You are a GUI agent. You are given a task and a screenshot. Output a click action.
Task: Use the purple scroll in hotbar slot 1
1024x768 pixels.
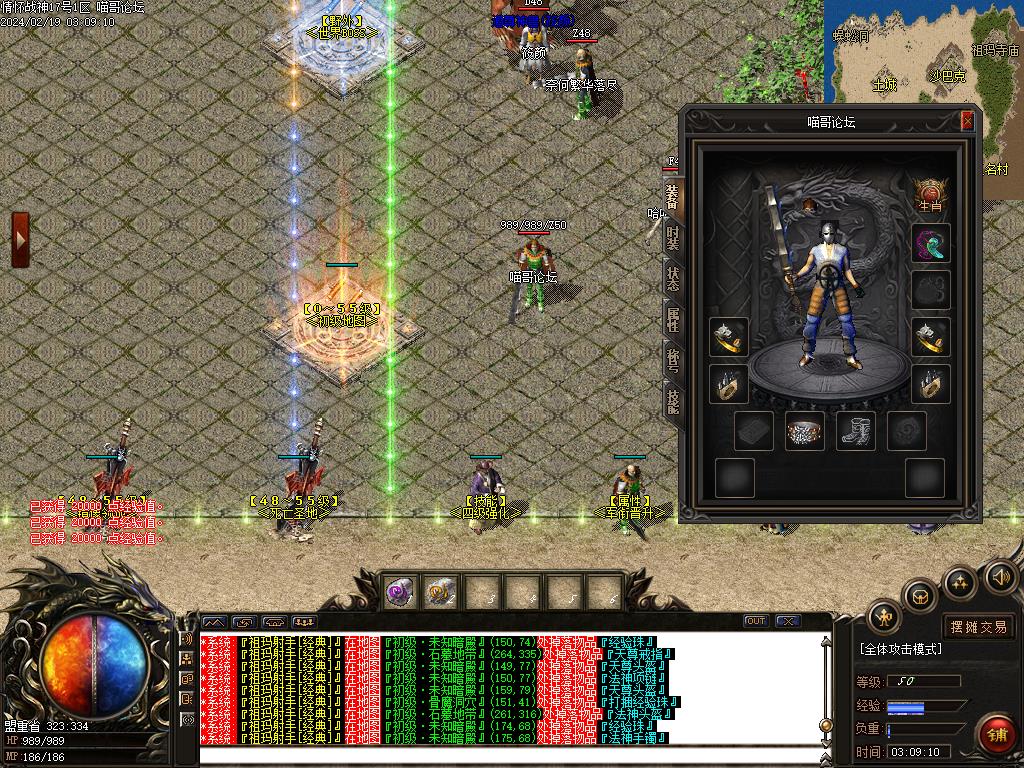coord(402,592)
